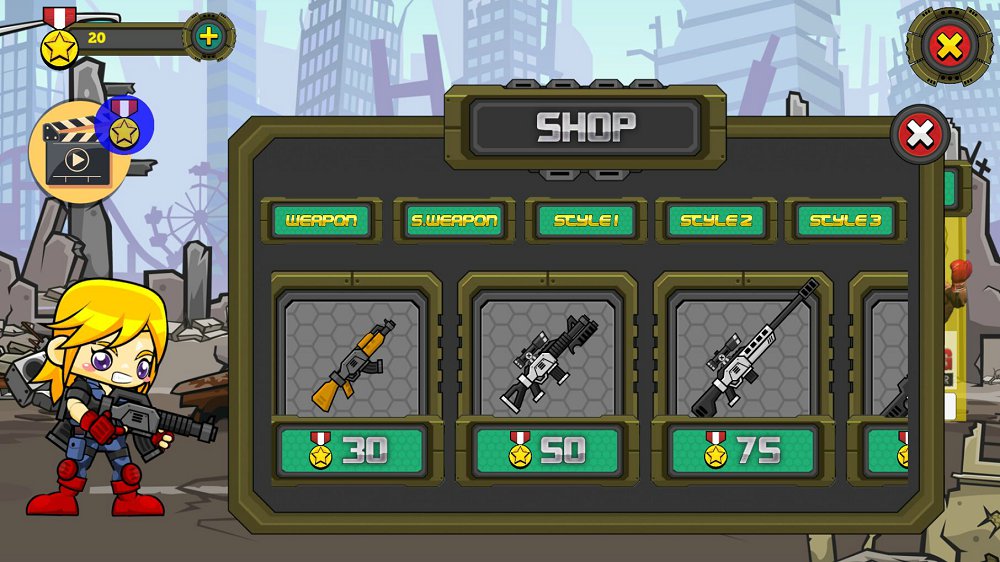This screenshot has width=1000, height=562.
Task: Select the long sniper rifle item
Action: tap(745, 356)
